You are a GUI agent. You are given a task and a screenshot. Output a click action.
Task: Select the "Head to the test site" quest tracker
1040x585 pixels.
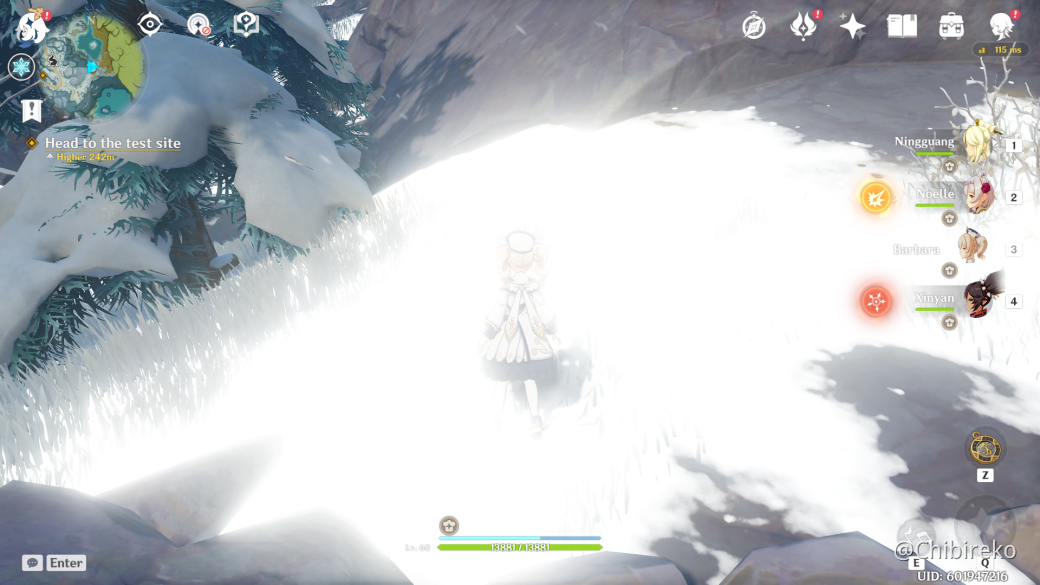pos(112,143)
